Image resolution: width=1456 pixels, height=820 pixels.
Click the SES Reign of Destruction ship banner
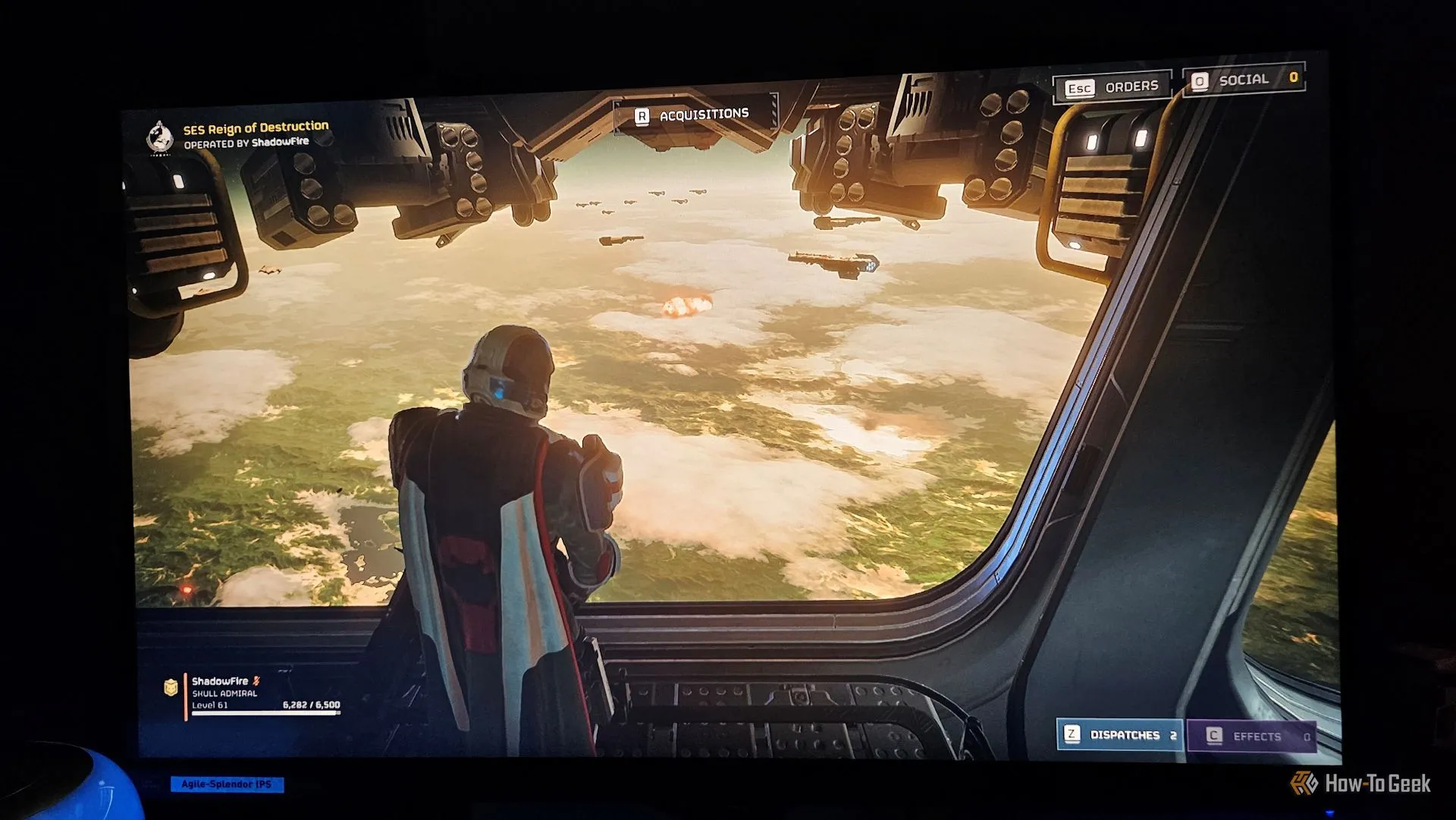(x=240, y=134)
